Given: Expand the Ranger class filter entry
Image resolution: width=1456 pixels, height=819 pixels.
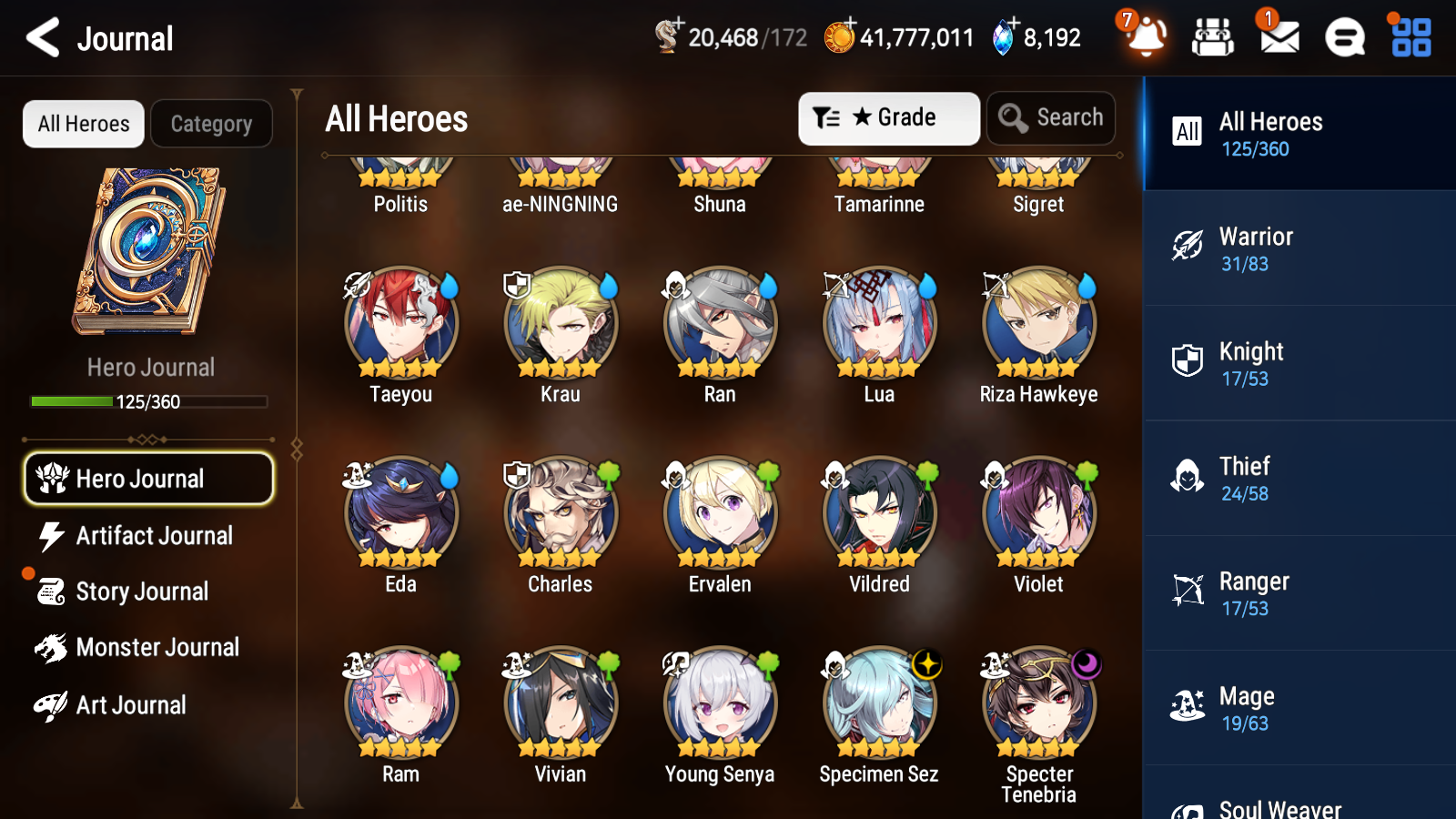Looking at the screenshot, I should coord(1299,593).
